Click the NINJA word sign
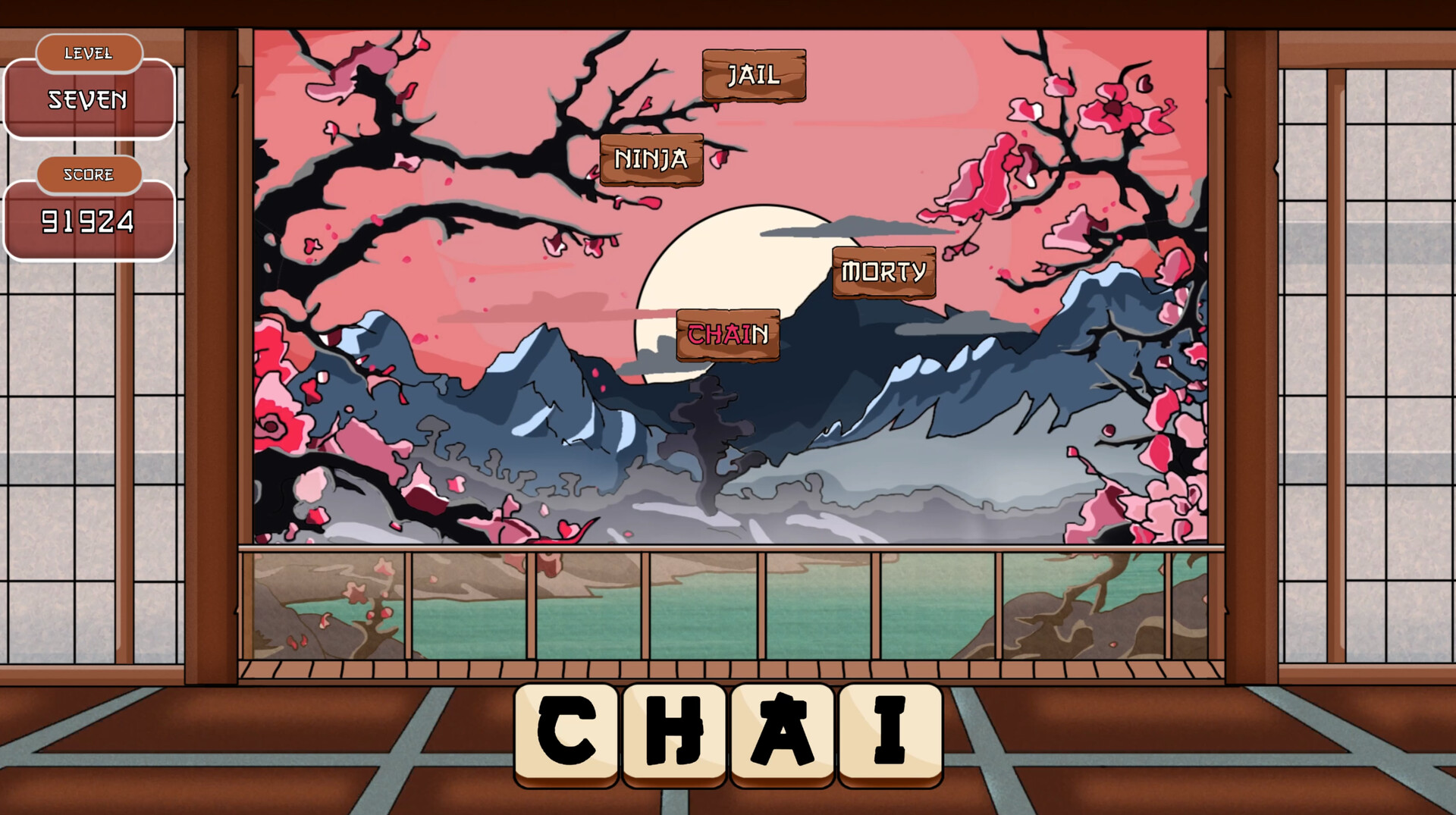The height and width of the screenshot is (815, 1456). [652, 160]
